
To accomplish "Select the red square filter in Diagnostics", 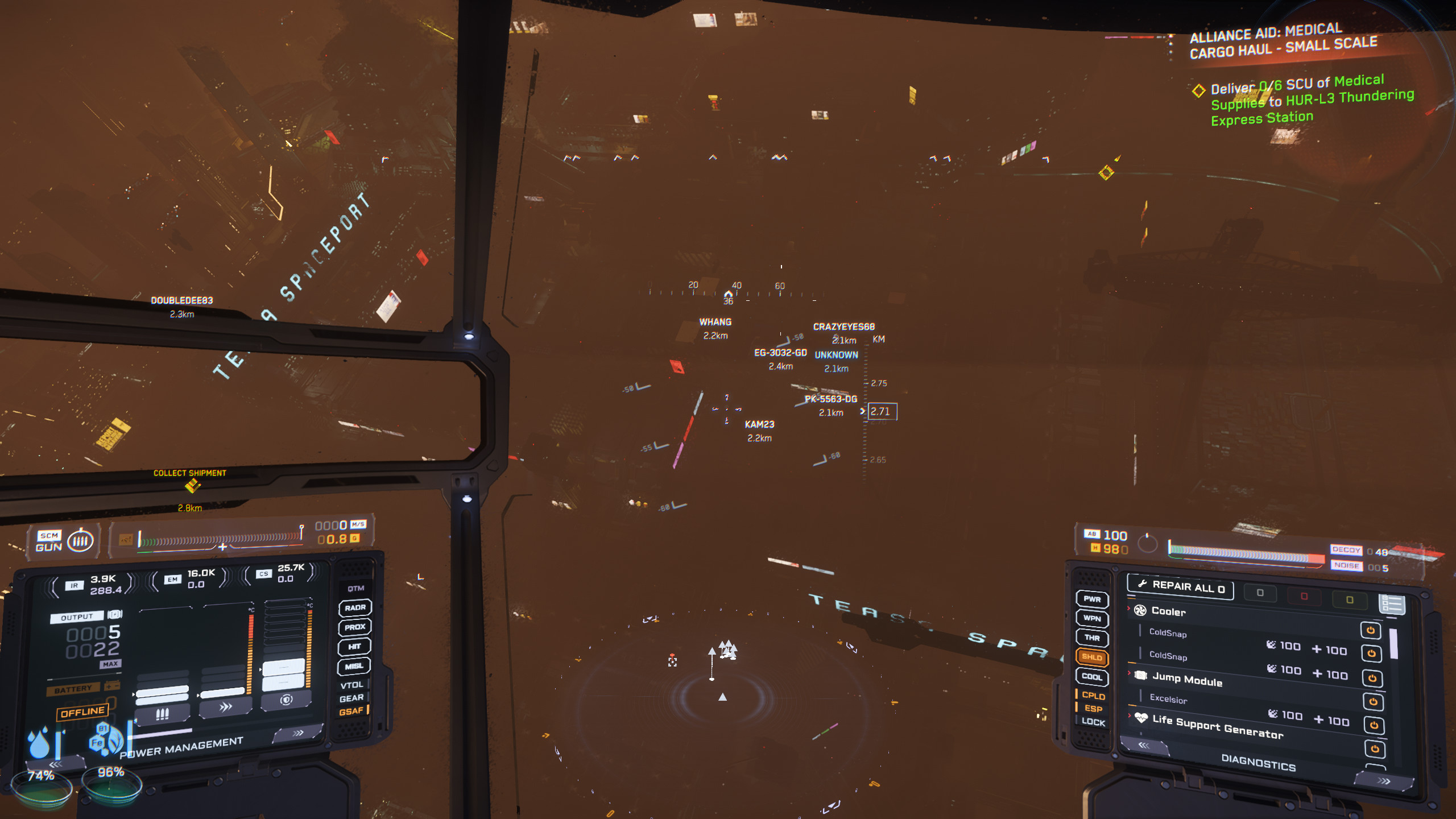I will click(1304, 596).
